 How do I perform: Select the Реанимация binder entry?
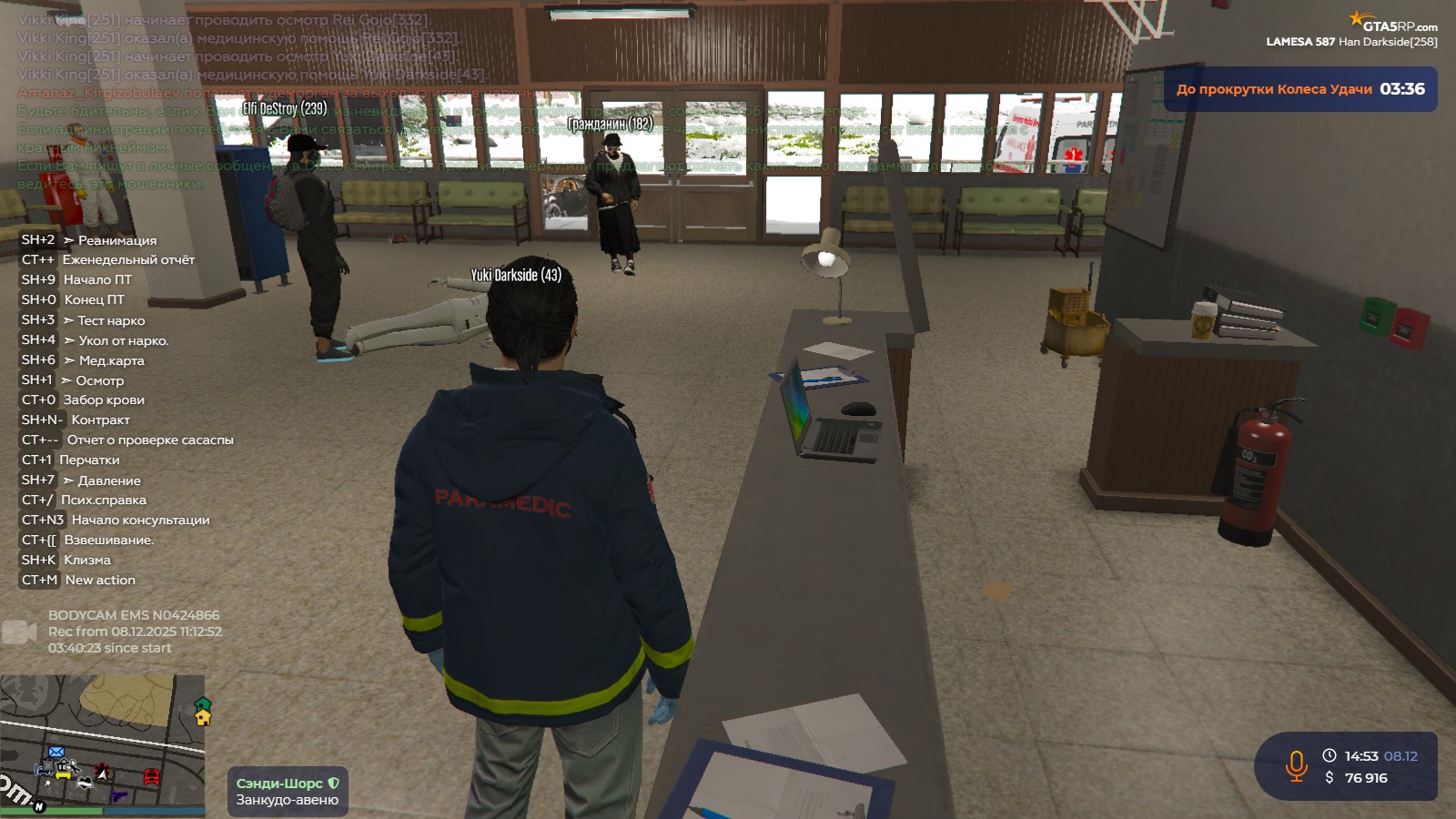116,240
